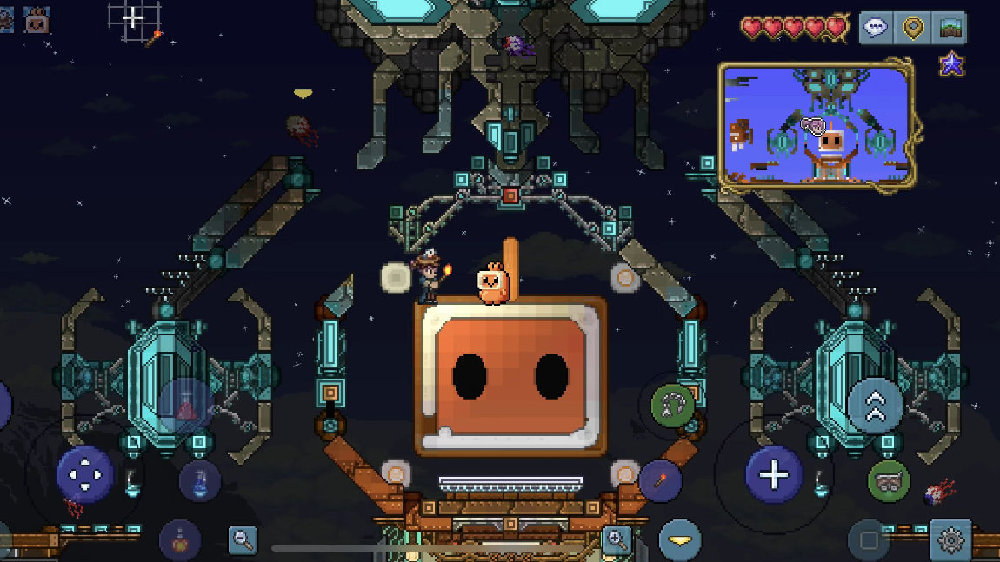Open the landscape camera mode button
This screenshot has height=562, width=1000.
[x=949, y=28]
